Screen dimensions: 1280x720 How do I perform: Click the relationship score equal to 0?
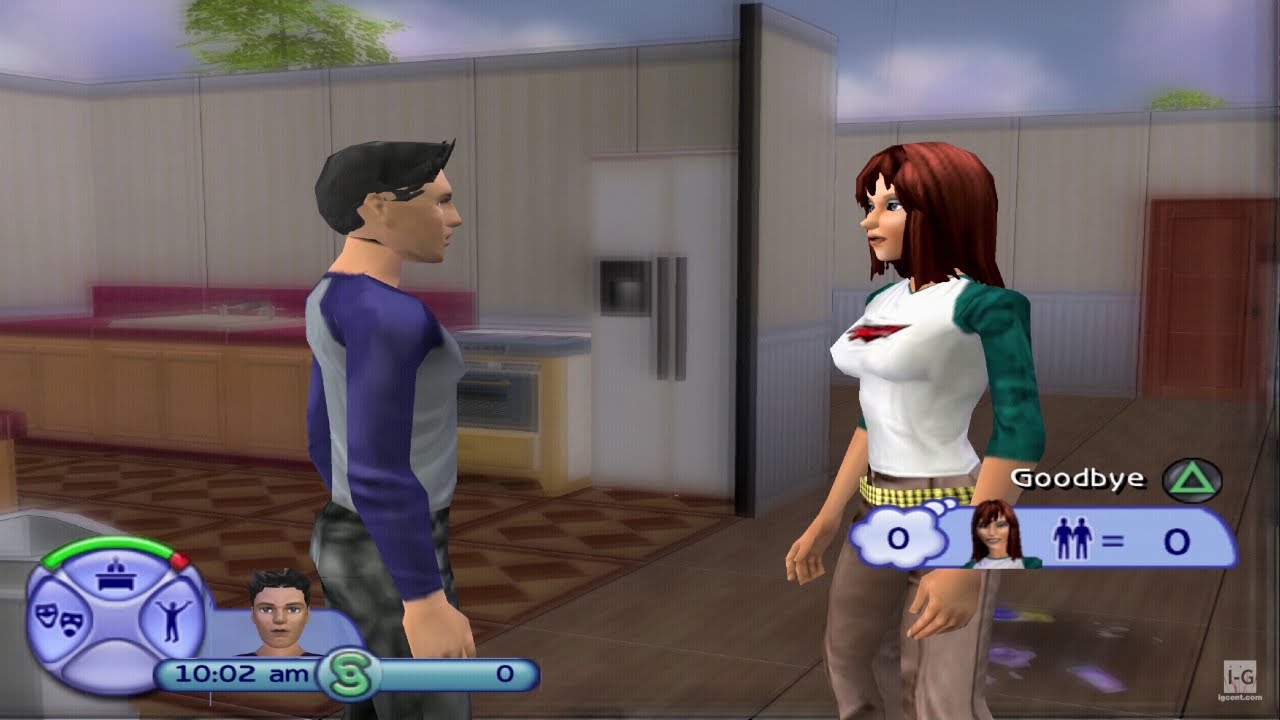coord(1175,537)
